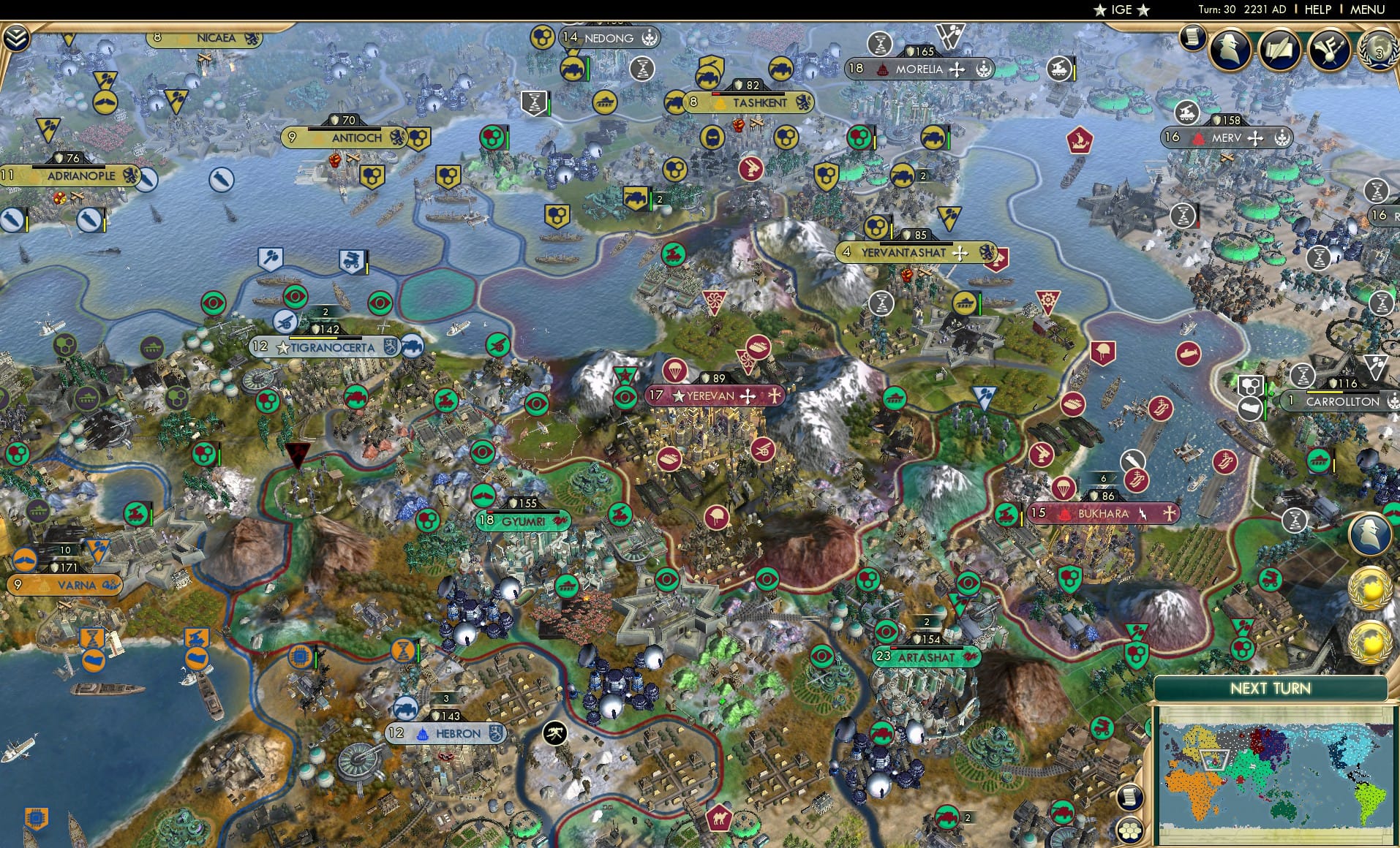The width and height of the screenshot is (1400, 848).
Task: Click the lower golden World Congress medal notification
Action: pyautogui.click(x=1370, y=642)
